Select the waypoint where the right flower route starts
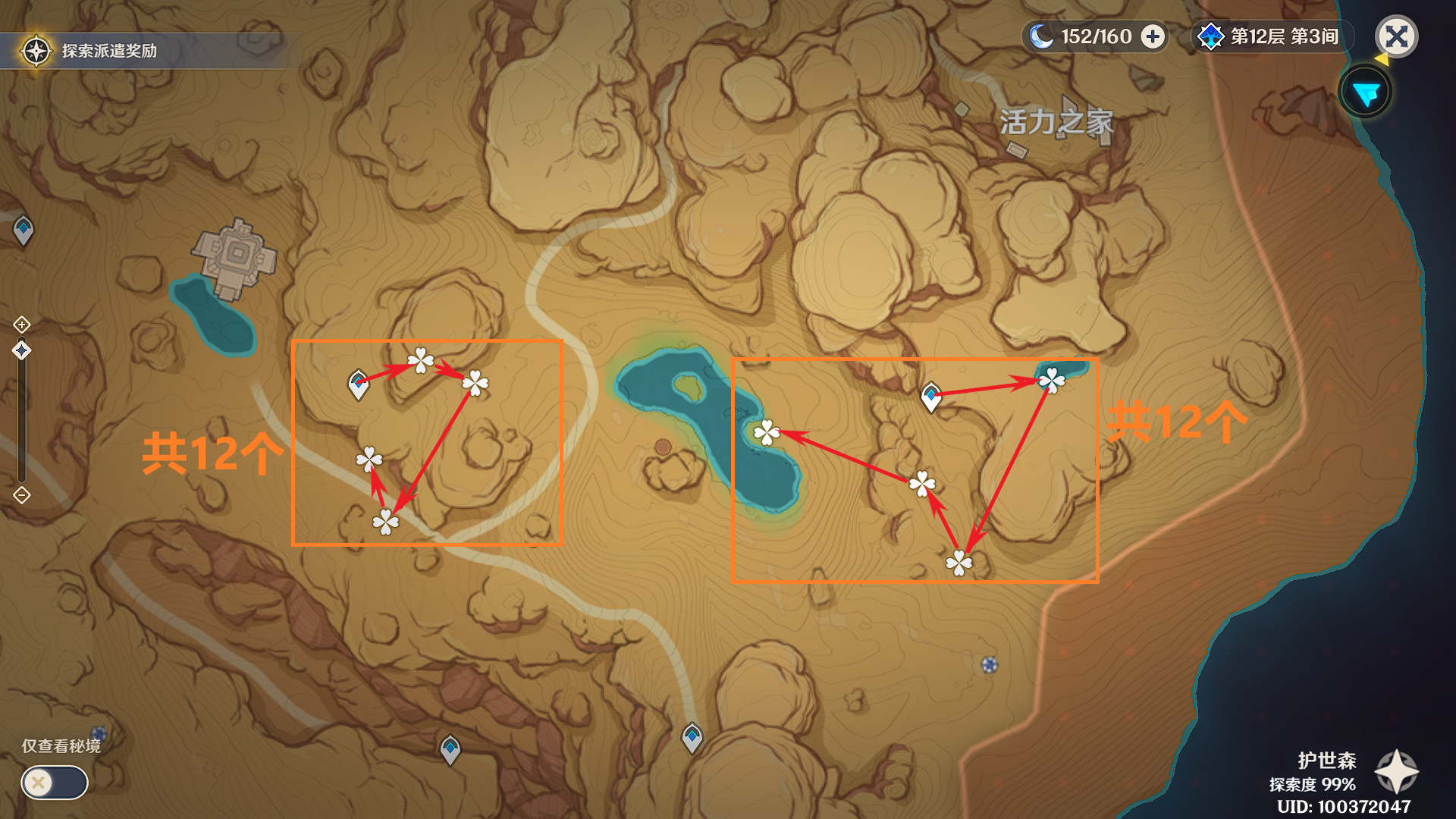The width and height of the screenshot is (1456, 819). 930,397
